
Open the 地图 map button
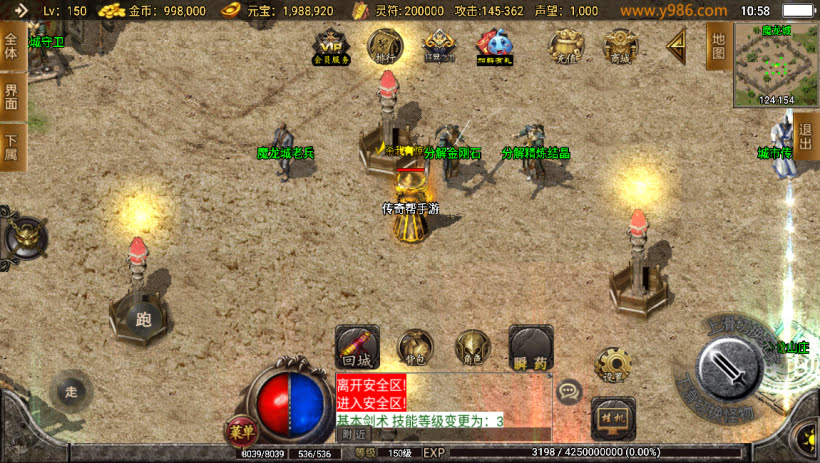coord(716,46)
